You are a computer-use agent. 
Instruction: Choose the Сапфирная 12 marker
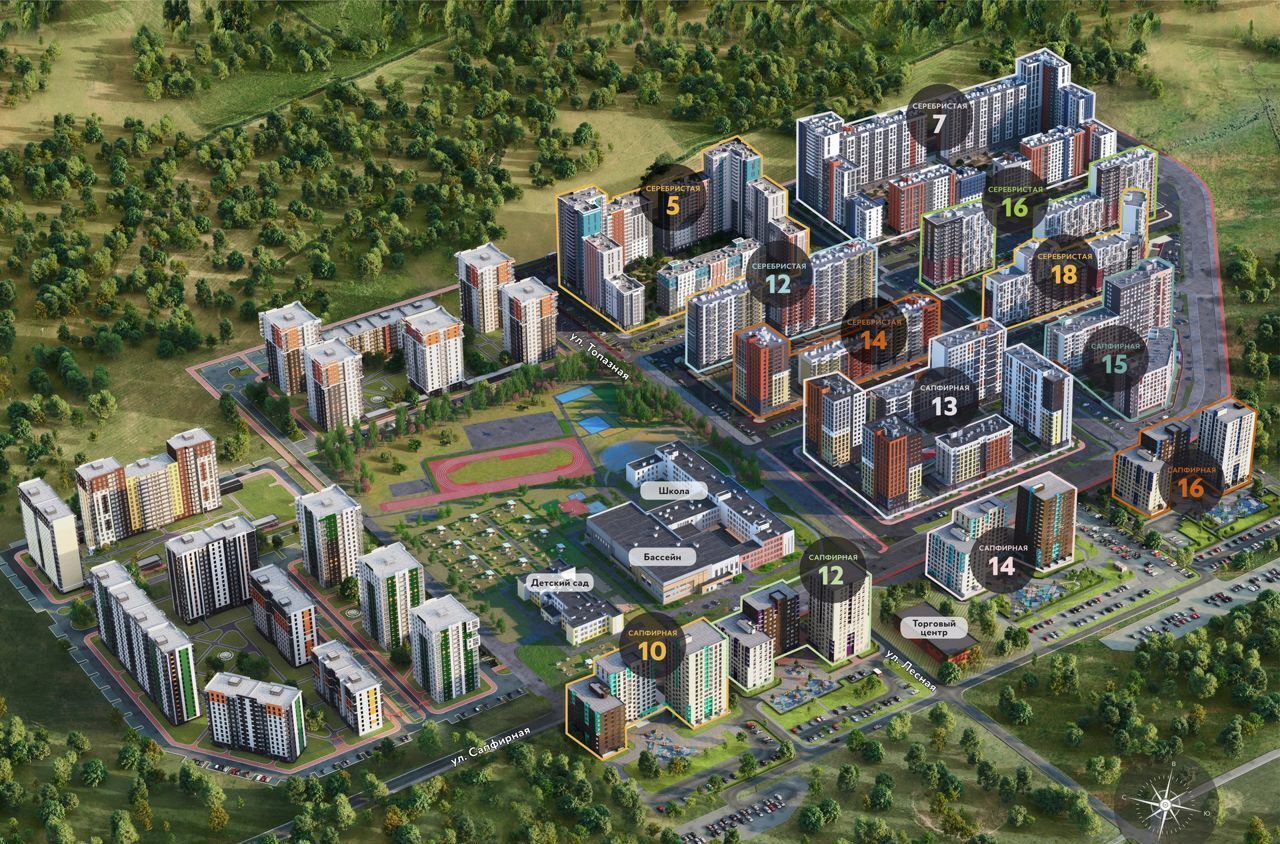(x=831, y=568)
